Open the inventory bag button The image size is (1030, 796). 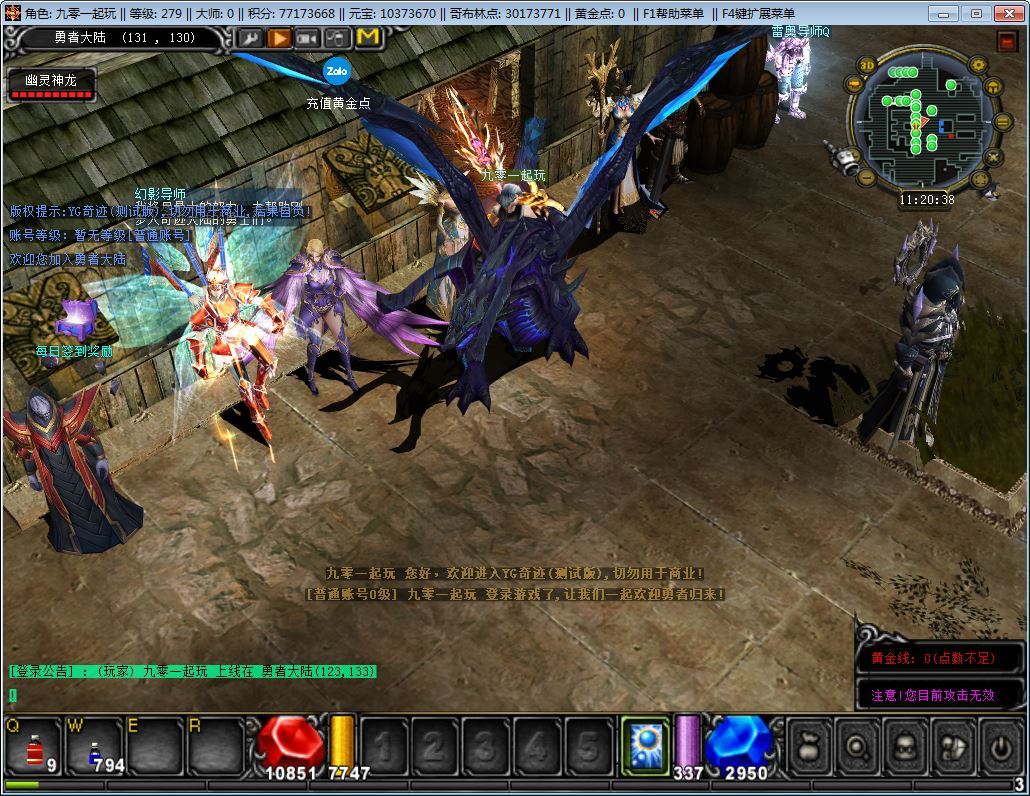tap(811, 746)
